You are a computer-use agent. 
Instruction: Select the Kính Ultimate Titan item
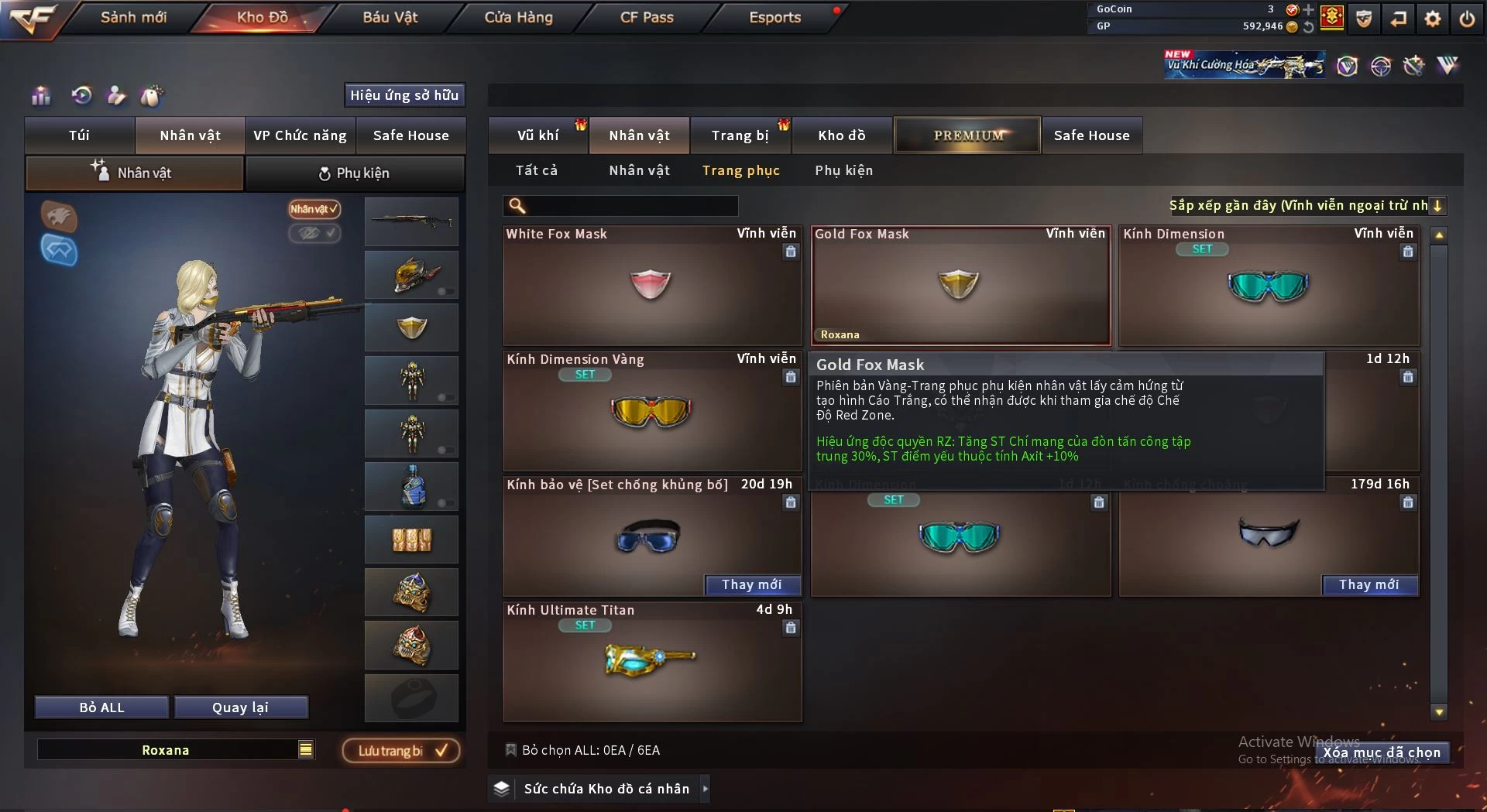651,662
